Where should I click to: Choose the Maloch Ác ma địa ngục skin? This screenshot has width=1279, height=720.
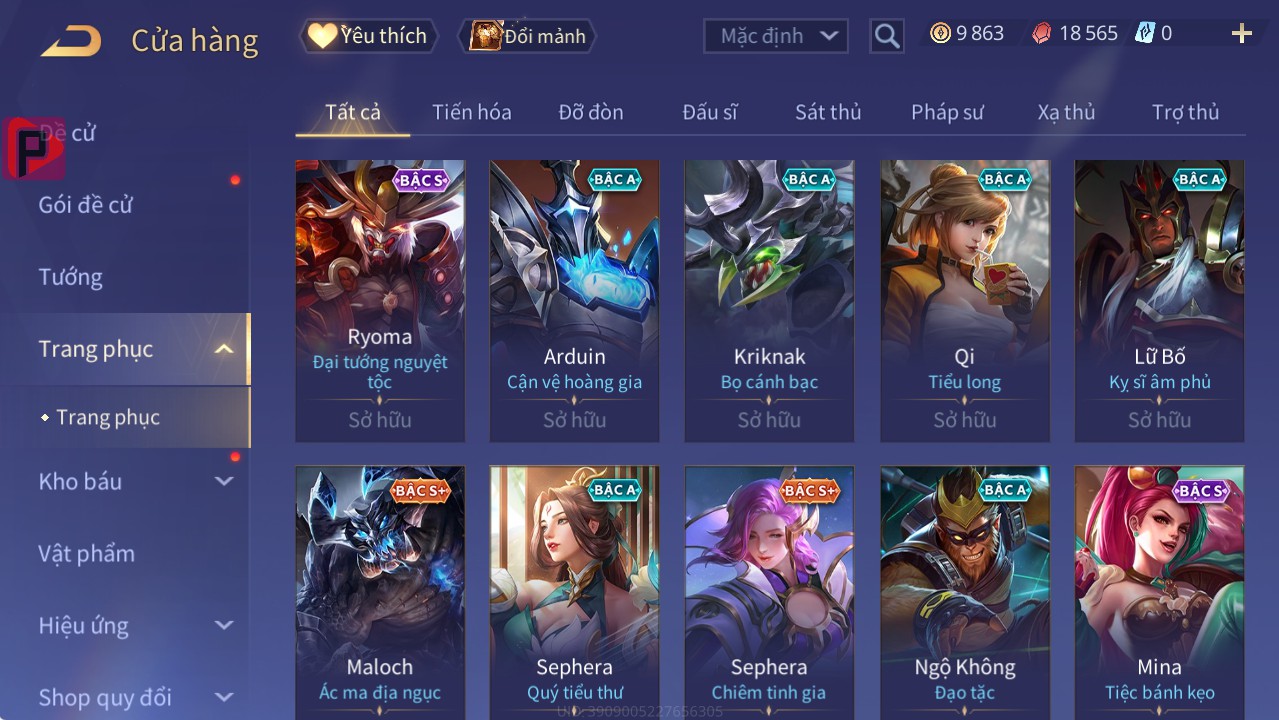tap(380, 590)
